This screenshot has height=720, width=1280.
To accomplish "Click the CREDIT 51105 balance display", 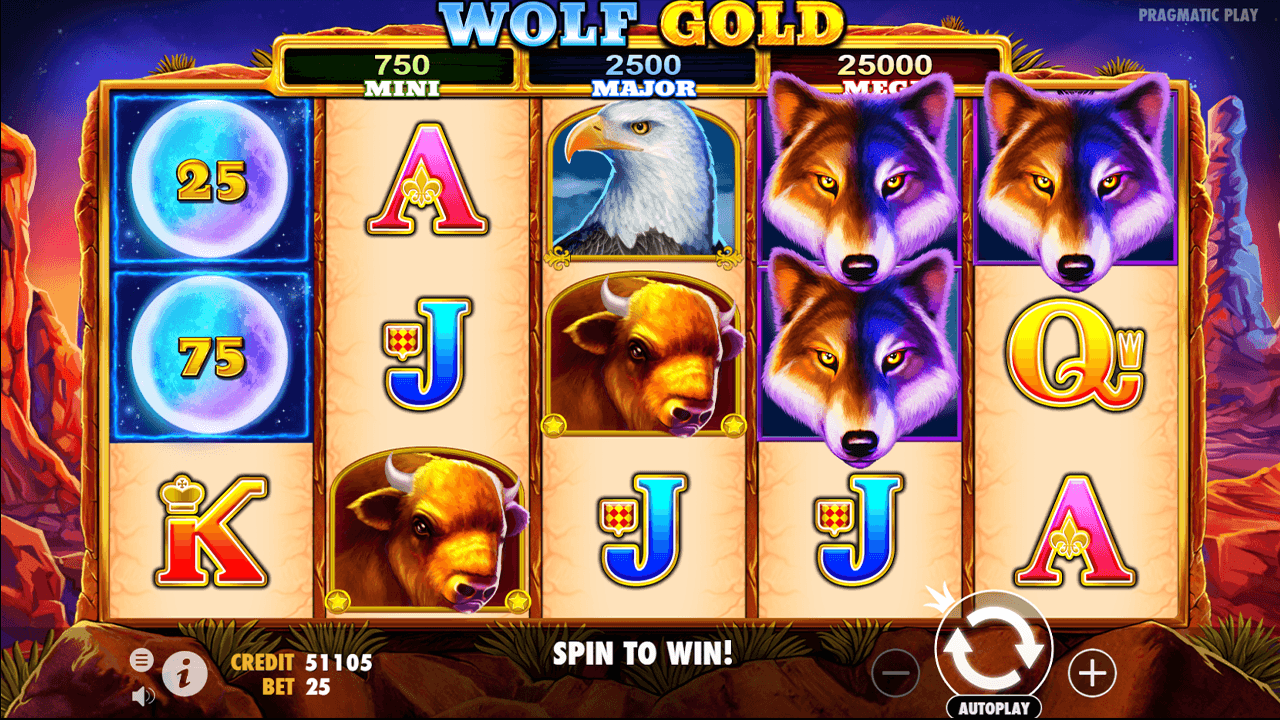I will (x=300, y=662).
